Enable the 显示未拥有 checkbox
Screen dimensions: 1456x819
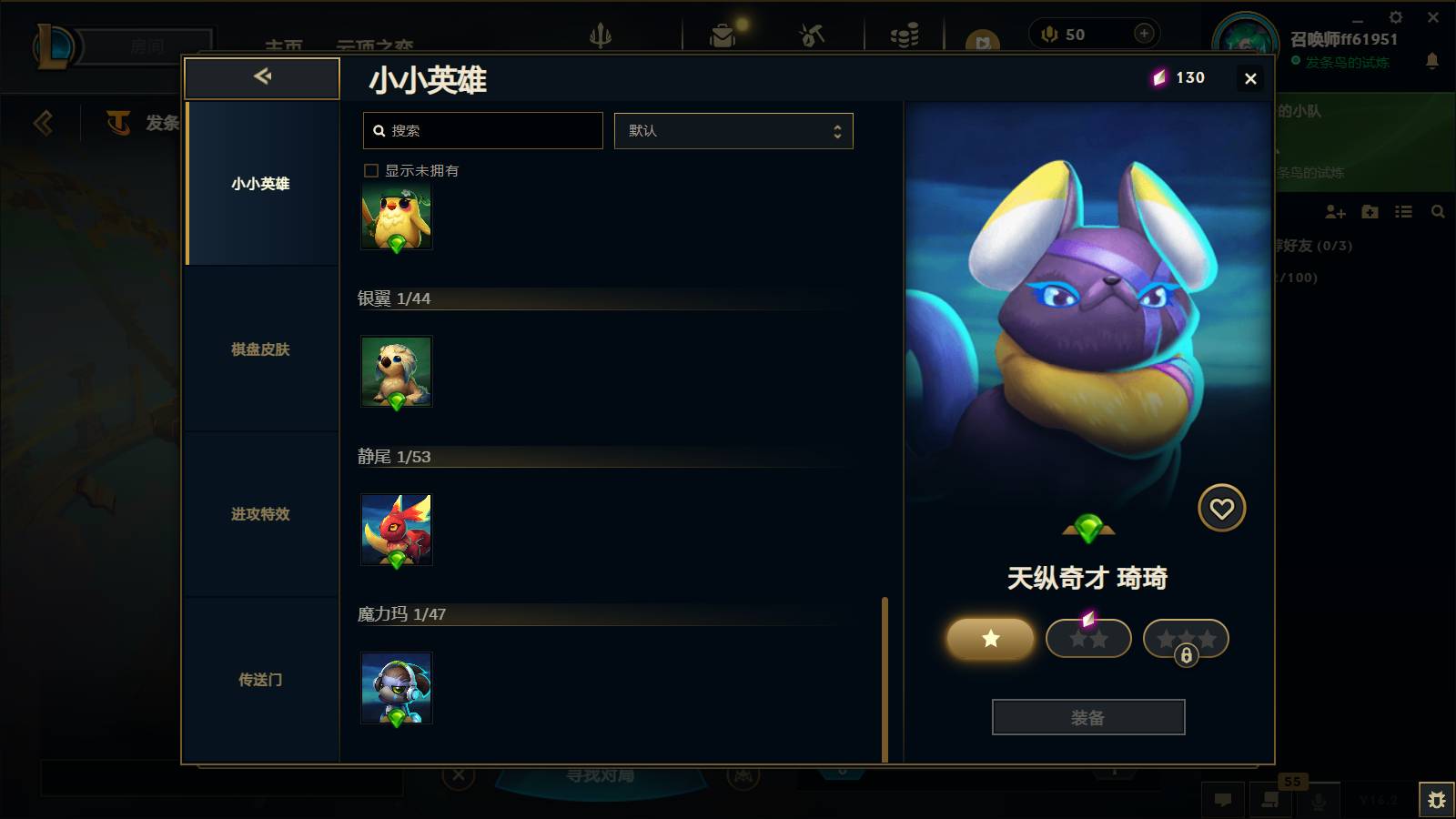coord(371,170)
